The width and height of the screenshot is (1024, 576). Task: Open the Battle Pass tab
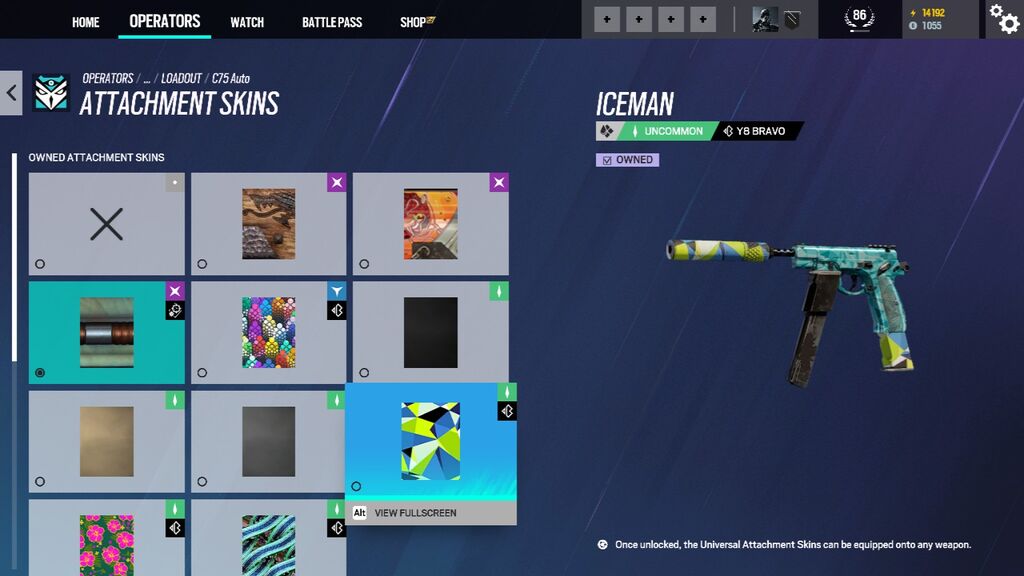(x=332, y=22)
